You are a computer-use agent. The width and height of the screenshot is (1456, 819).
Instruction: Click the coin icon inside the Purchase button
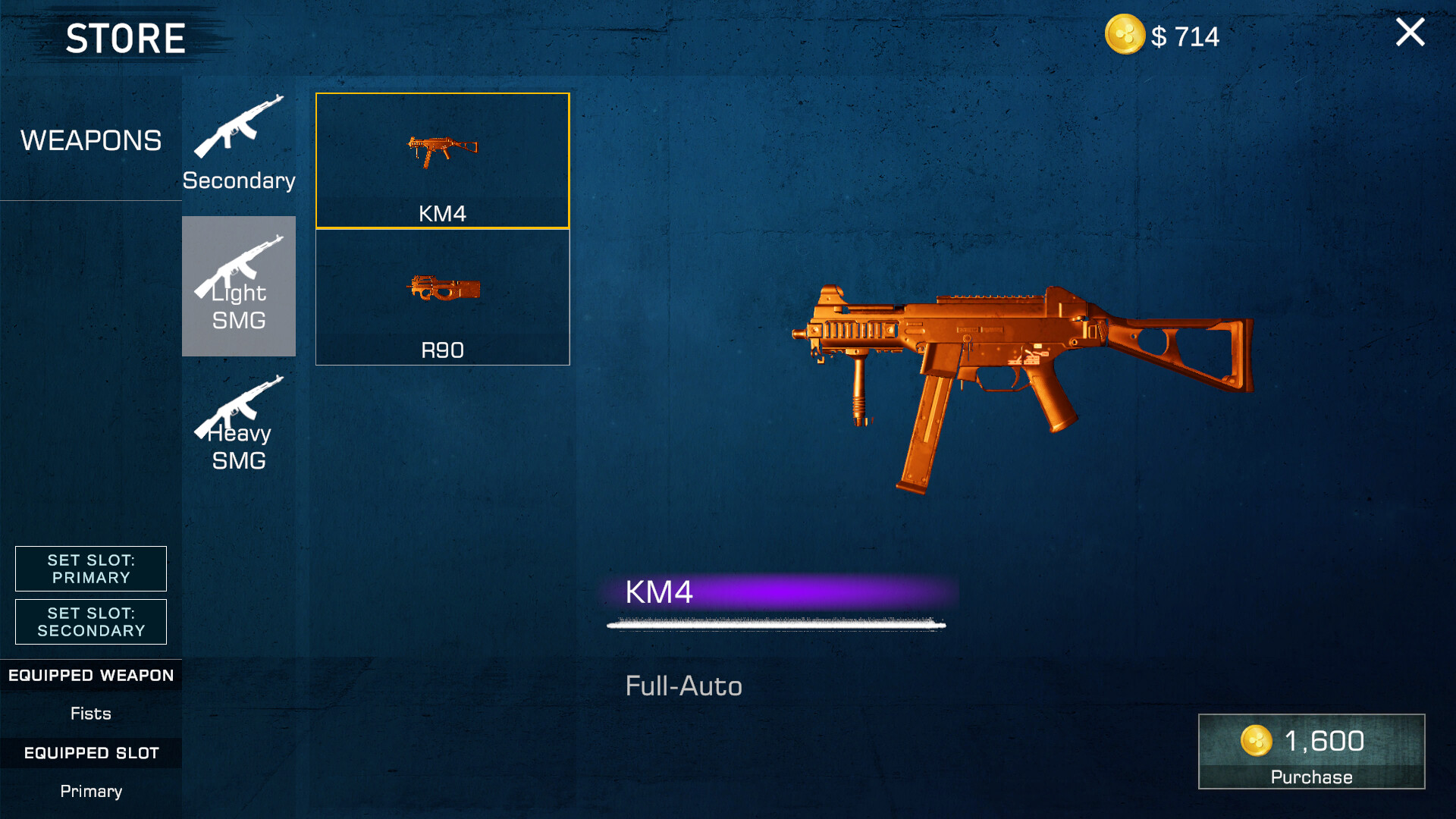coord(1257,741)
